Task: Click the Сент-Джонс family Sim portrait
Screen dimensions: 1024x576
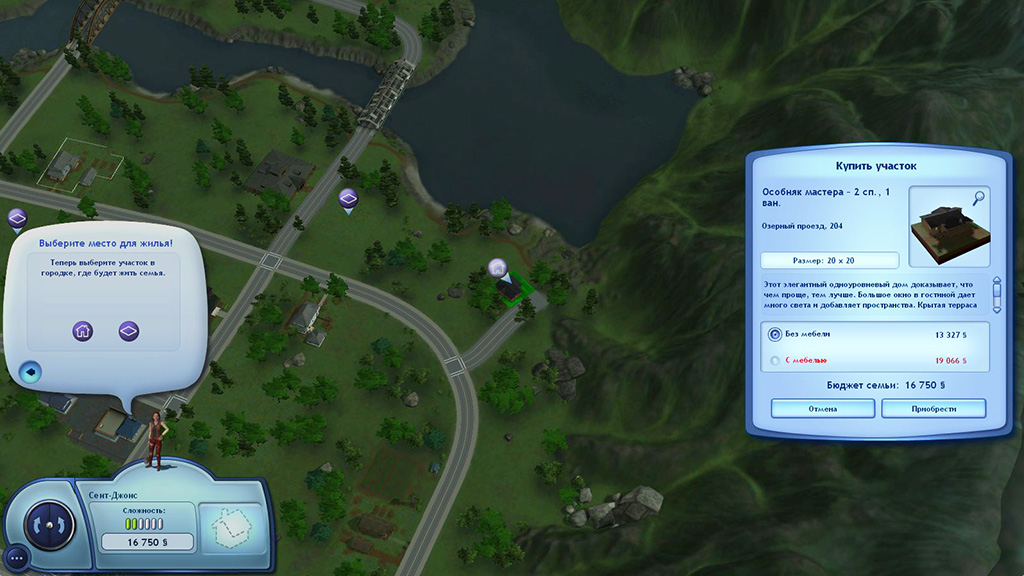Action: (x=155, y=438)
